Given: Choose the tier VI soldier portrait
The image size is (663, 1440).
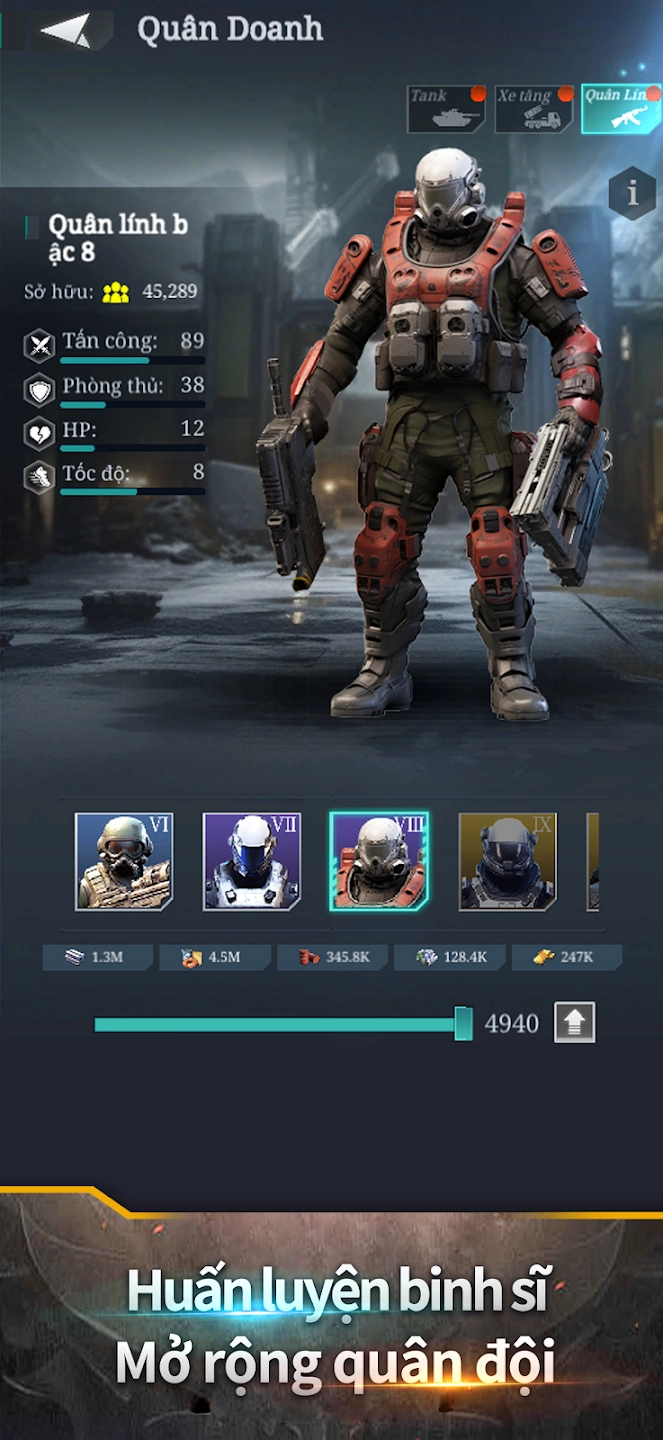Looking at the screenshot, I should point(124,861).
